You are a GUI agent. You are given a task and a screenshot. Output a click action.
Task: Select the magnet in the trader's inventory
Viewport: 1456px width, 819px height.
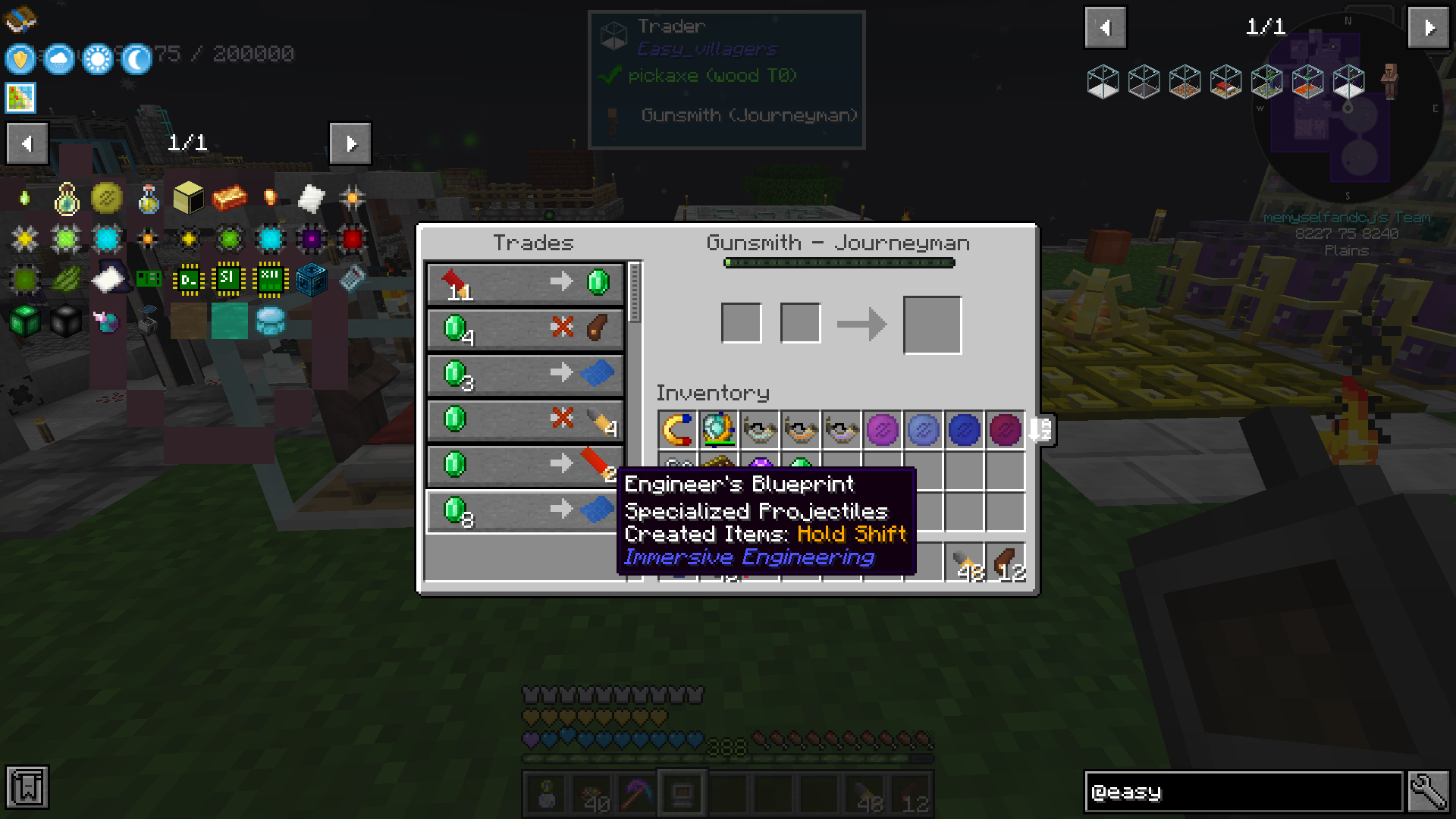click(677, 430)
